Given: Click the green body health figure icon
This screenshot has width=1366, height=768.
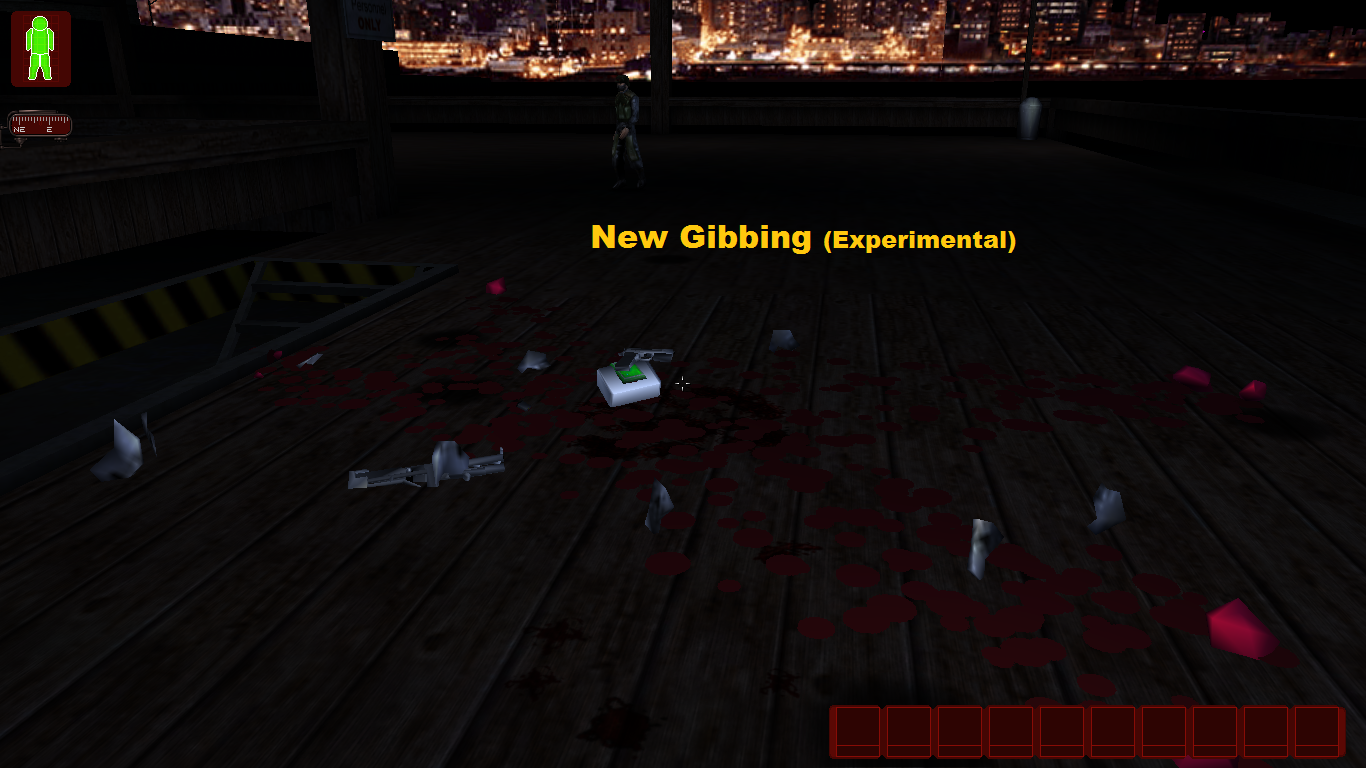Looking at the screenshot, I should coord(40,48).
